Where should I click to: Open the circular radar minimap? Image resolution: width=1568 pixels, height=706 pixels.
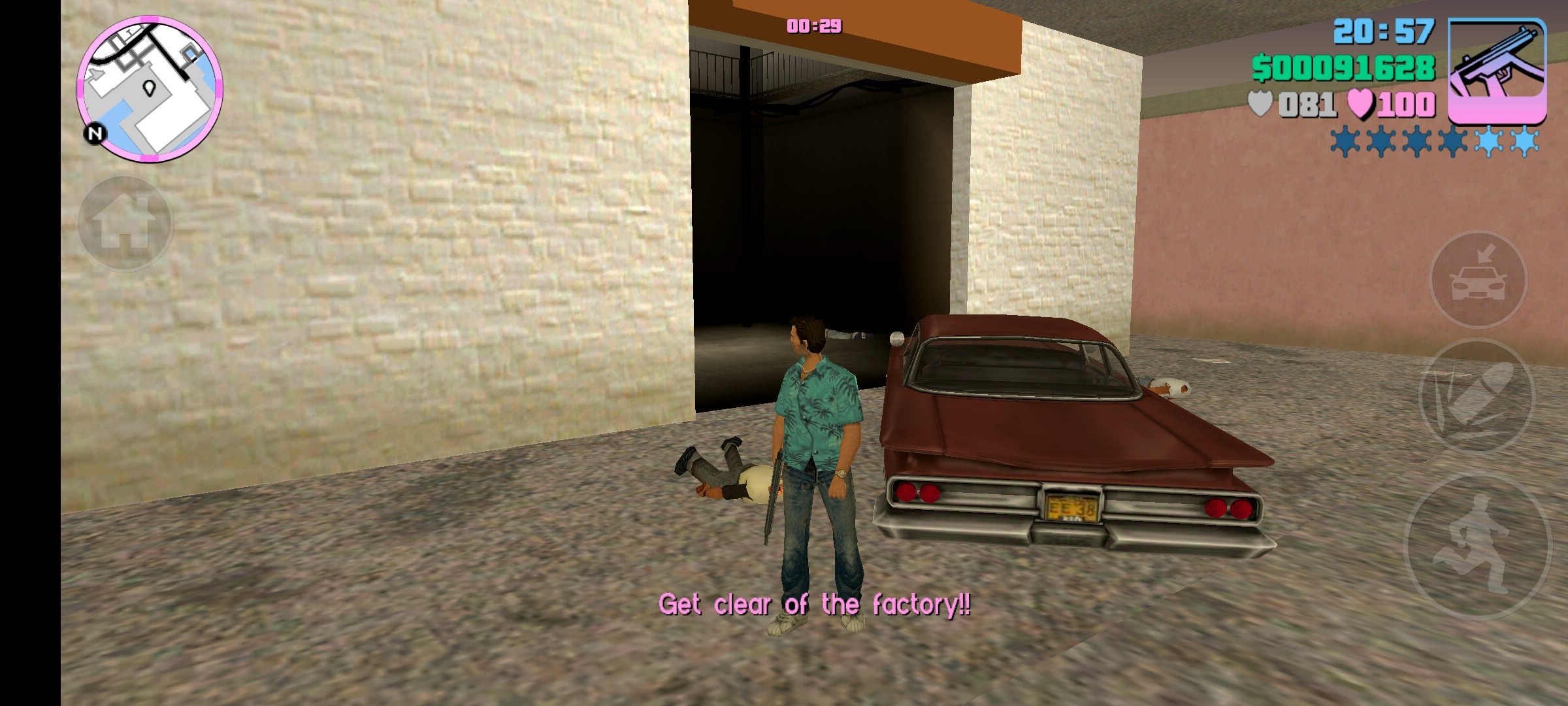click(x=150, y=90)
